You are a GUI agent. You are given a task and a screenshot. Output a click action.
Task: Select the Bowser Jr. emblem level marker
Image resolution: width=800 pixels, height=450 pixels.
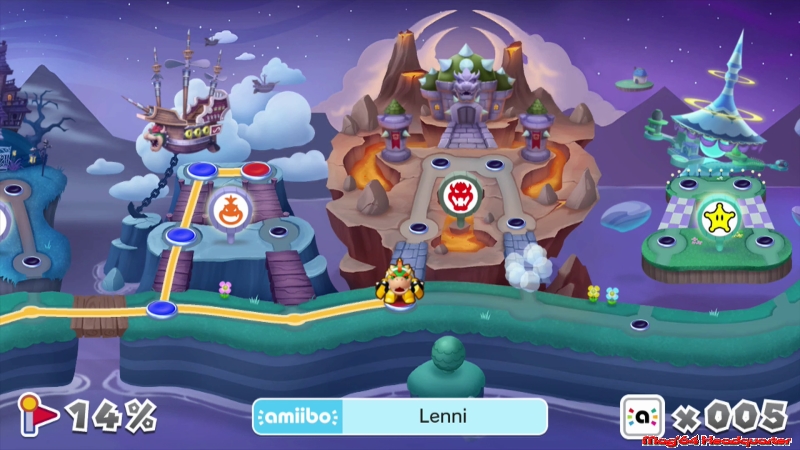click(226, 210)
